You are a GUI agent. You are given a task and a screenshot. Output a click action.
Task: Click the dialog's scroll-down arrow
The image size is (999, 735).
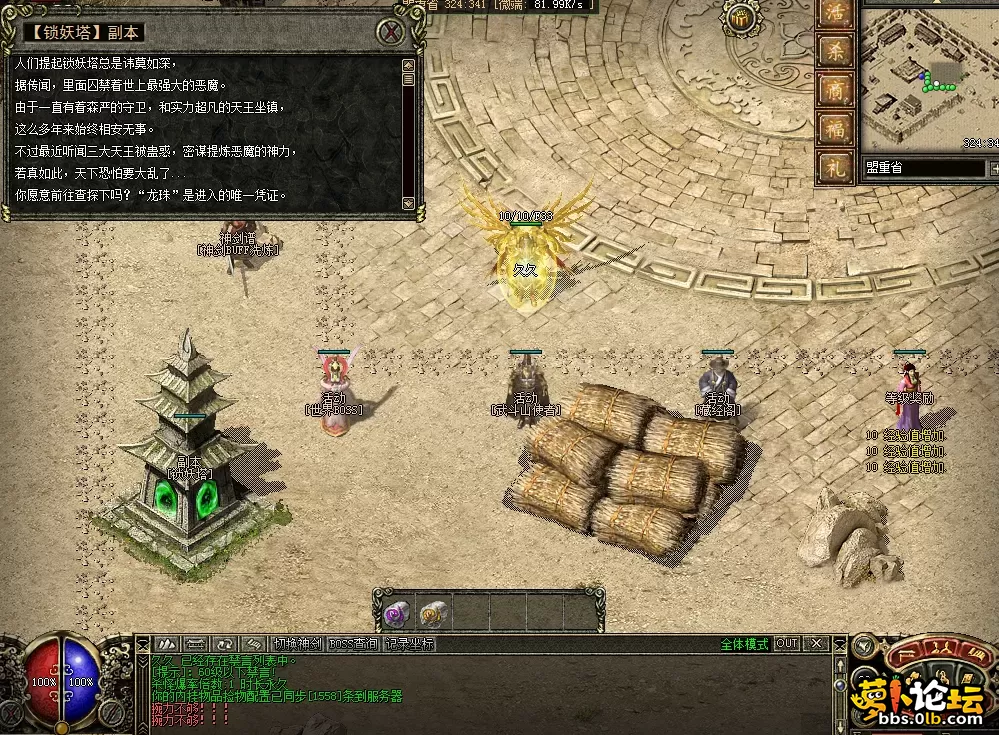coord(408,203)
